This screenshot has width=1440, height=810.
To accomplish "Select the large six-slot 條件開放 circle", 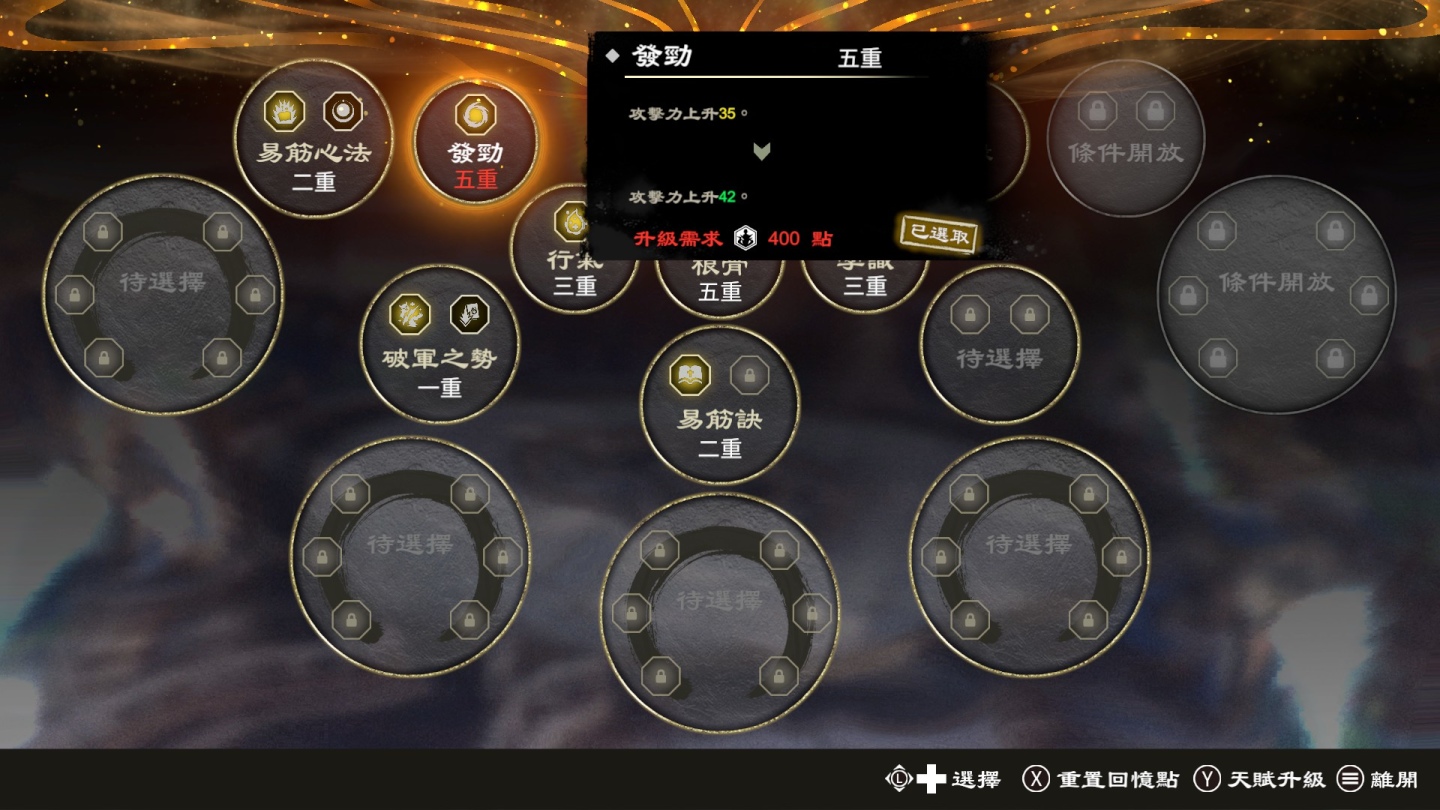I will pyautogui.click(x=1276, y=294).
